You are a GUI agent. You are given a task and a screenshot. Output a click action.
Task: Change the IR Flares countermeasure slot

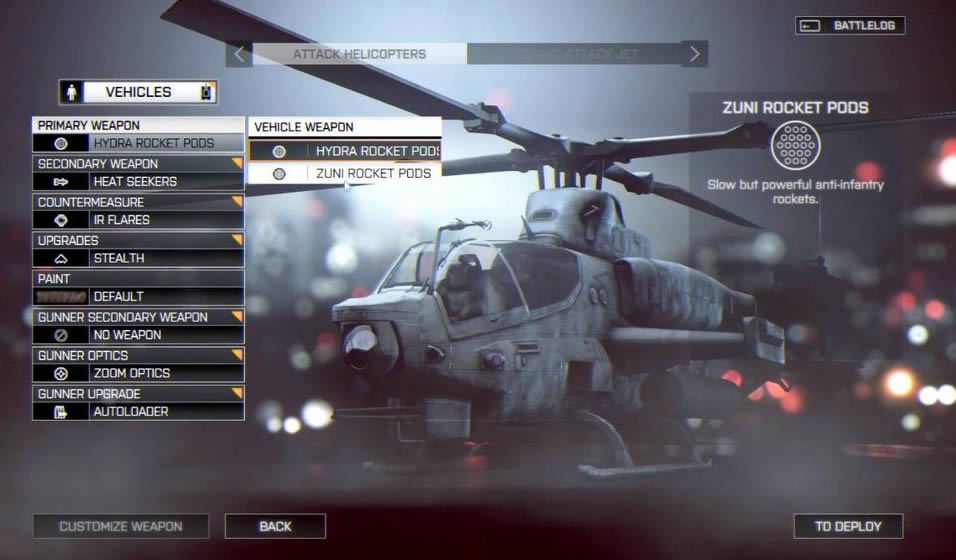point(138,220)
